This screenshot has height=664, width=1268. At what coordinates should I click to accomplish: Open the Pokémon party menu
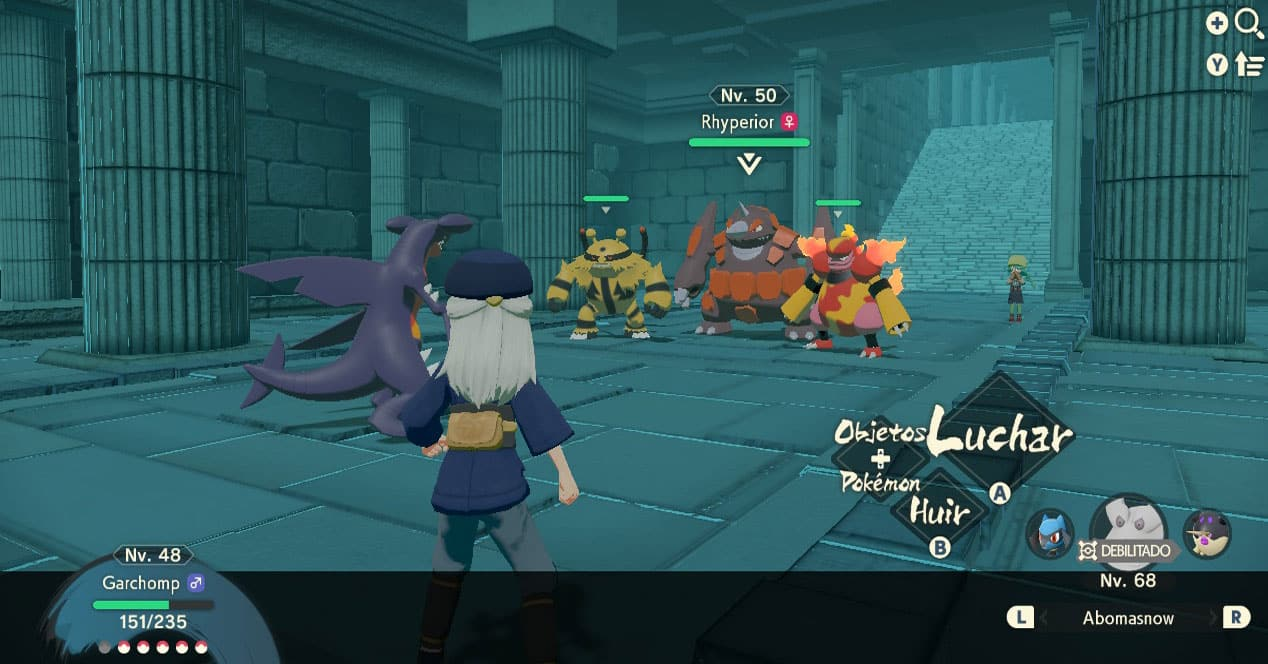click(881, 484)
